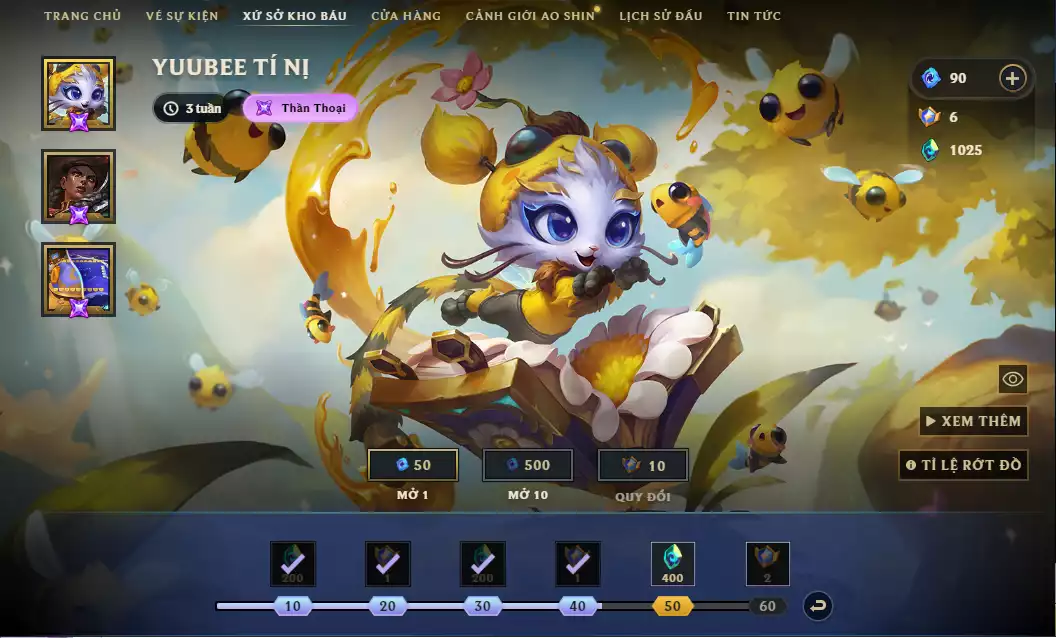Open ten chests for 500
This screenshot has width=1056, height=638.
tap(528, 465)
